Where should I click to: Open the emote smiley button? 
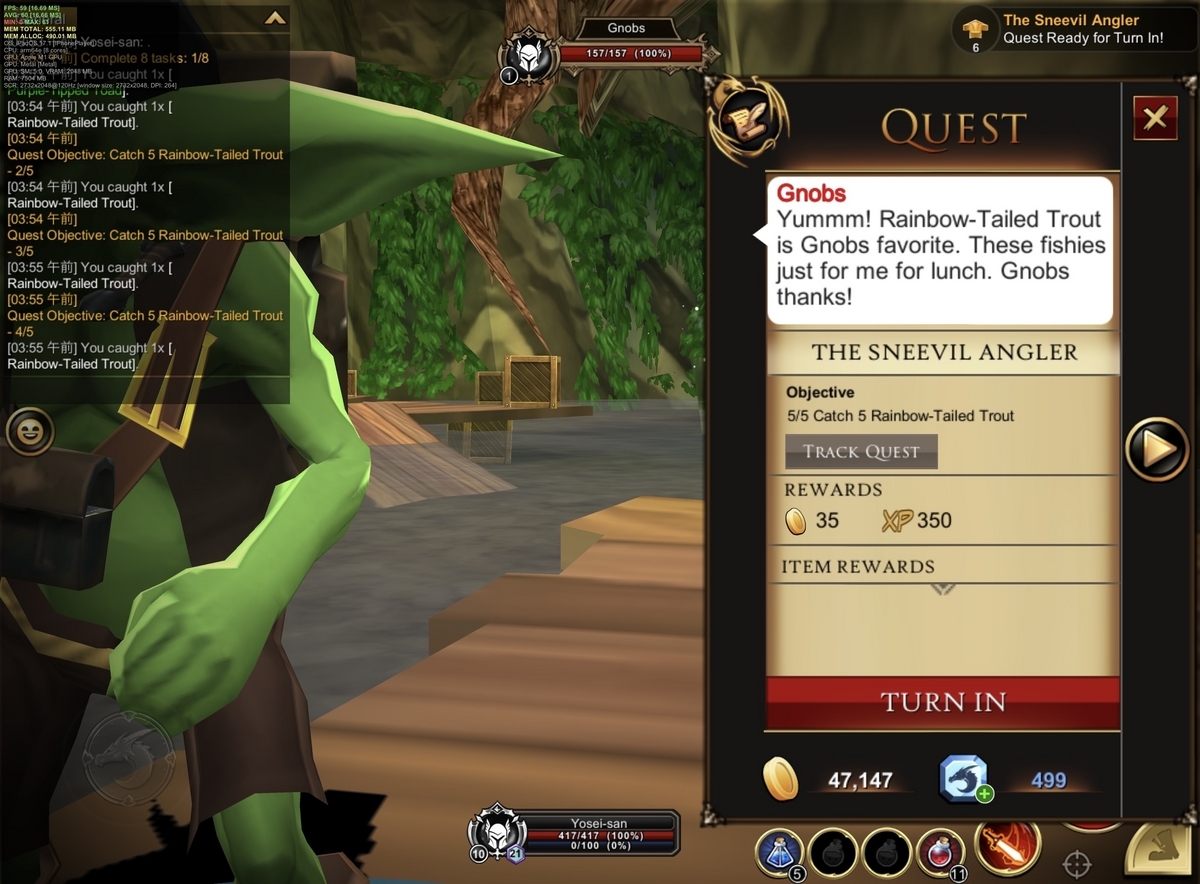click(x=30, y=432)
